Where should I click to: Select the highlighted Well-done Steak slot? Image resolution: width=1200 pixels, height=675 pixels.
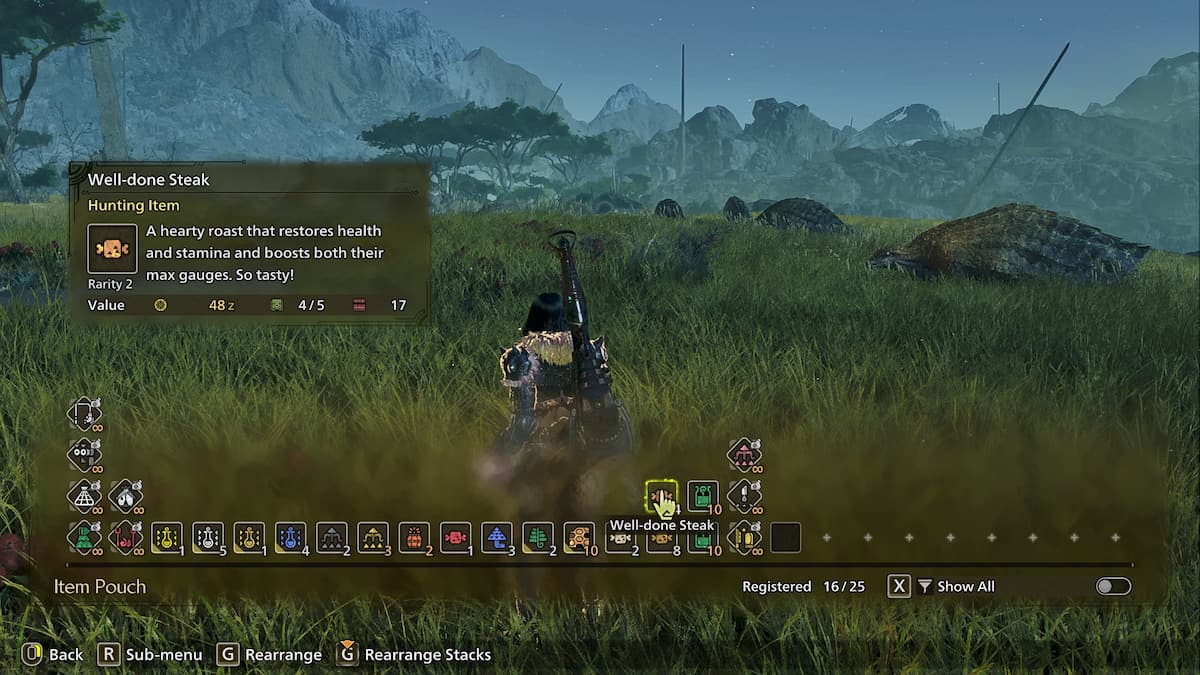(661, 495)
